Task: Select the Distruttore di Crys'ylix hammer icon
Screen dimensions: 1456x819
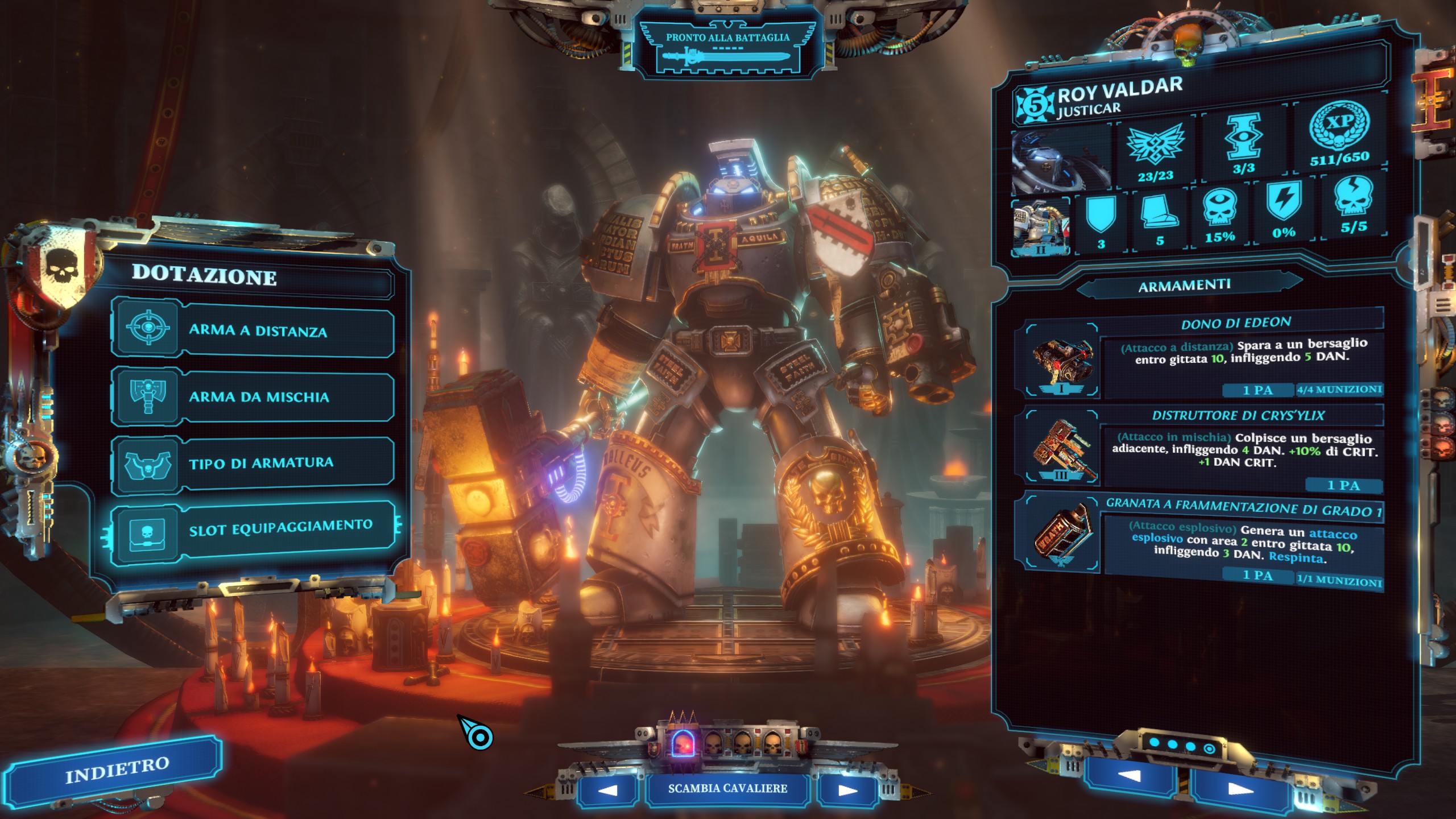Action: [x=1062, y=449]
